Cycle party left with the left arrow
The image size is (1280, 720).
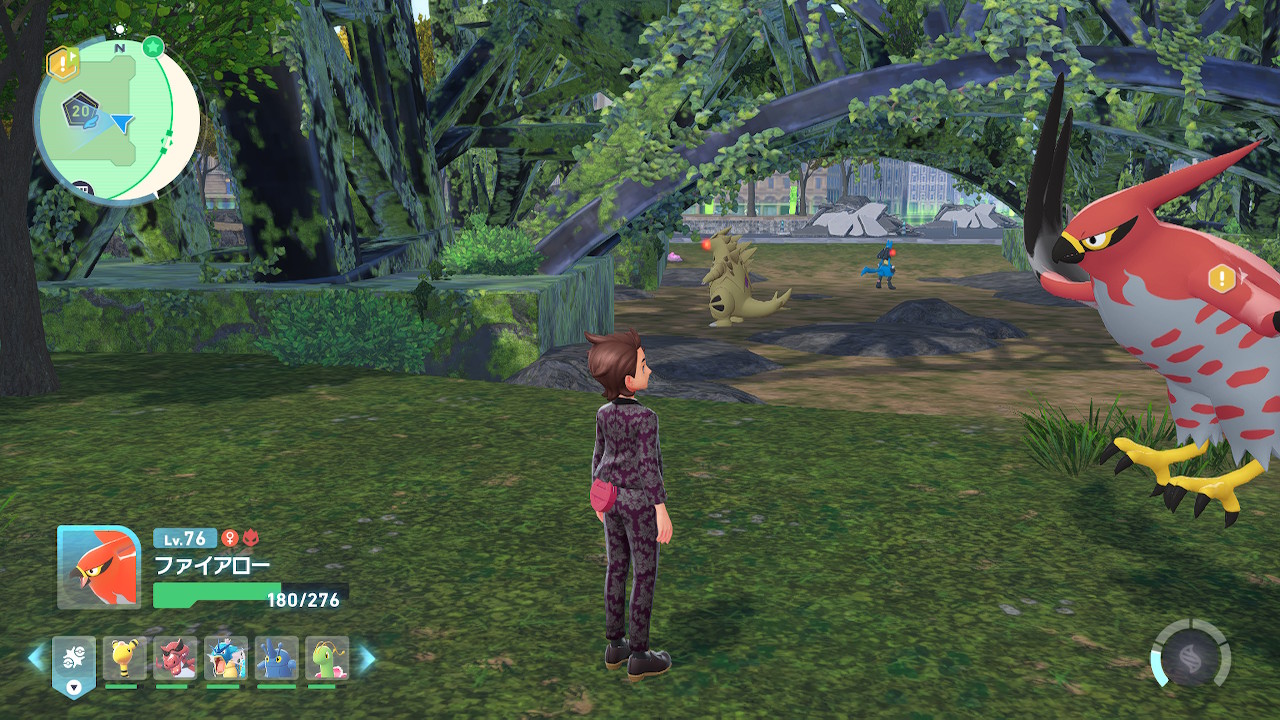coord(36,658)
